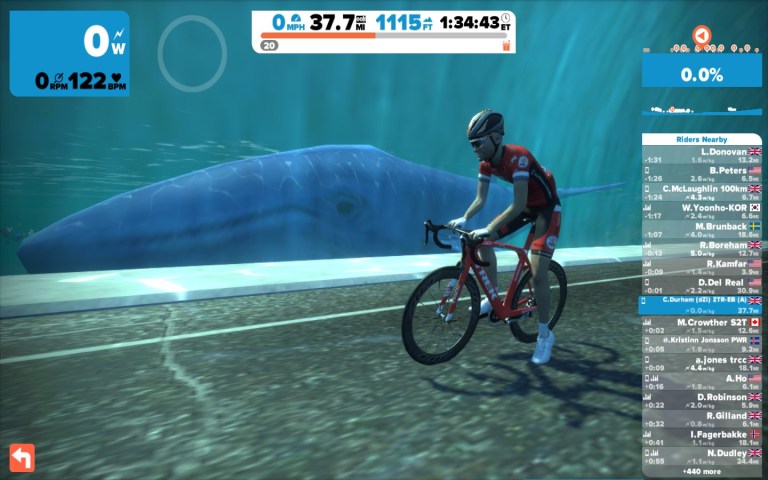Select highlighted C.Durham rider row
The width and height of the screenshot is (768, 480).
click(x=701, y=304)
